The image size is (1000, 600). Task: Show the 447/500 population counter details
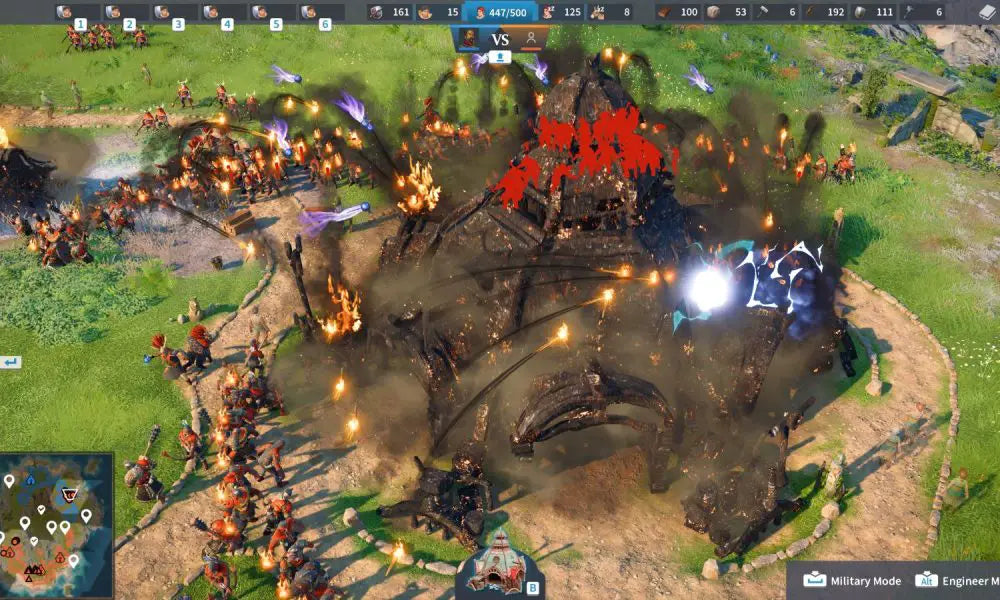pyautogui.click(x=500, y=13)
